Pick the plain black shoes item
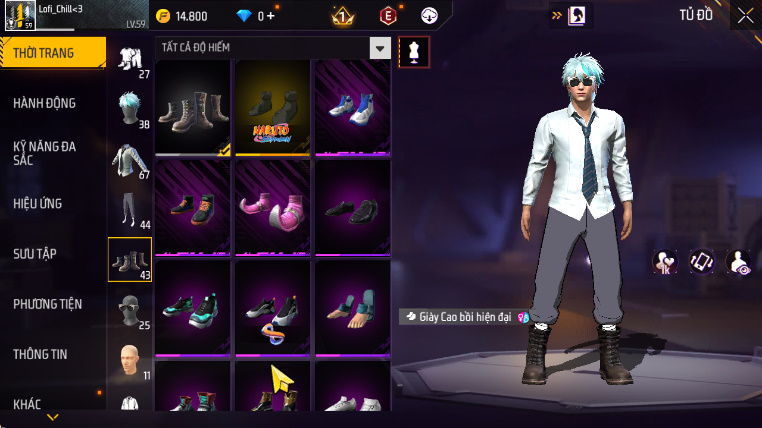 [x=353, y=205]
